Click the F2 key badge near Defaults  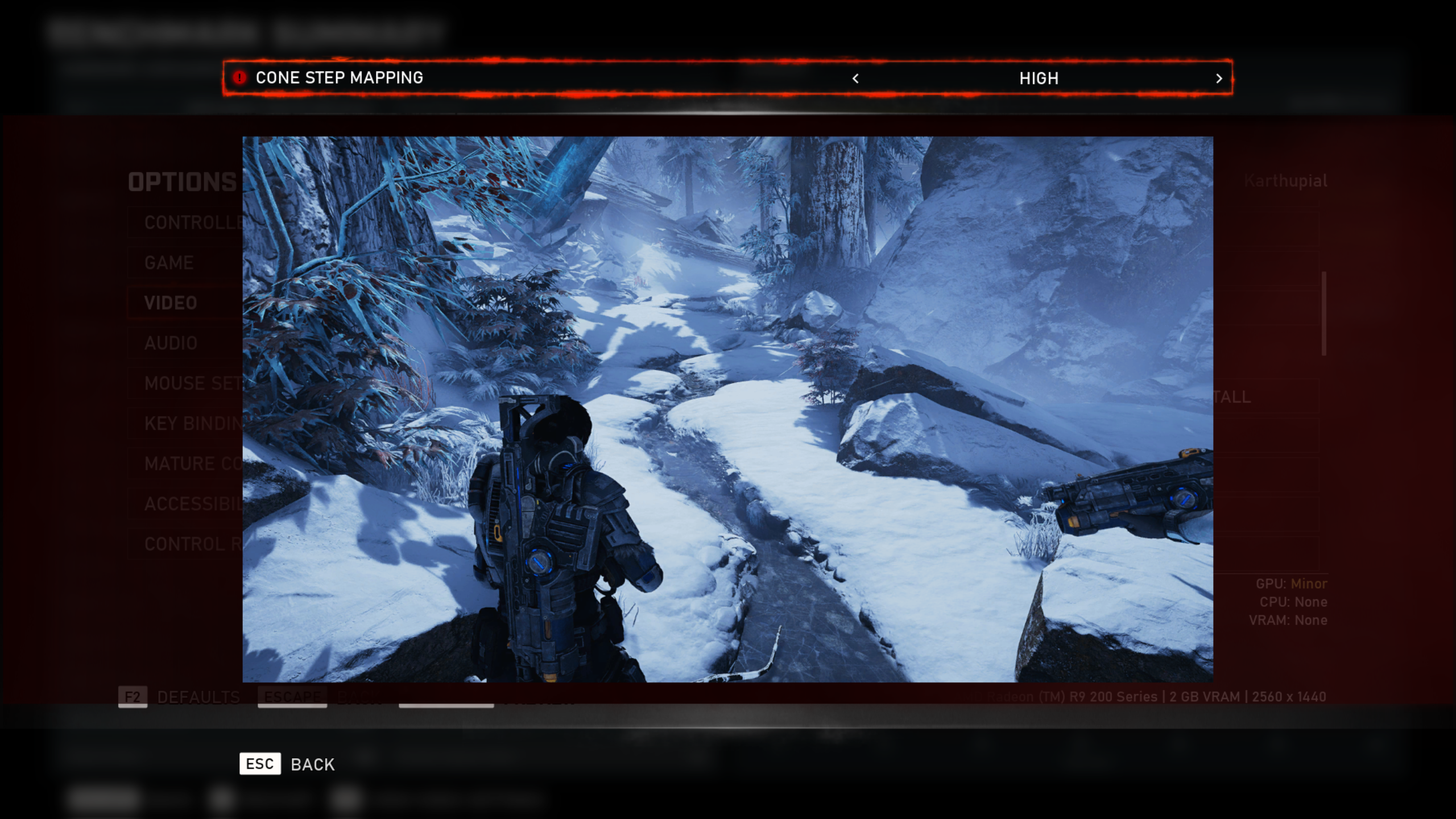pyautogui.click(x=133, y=696)
